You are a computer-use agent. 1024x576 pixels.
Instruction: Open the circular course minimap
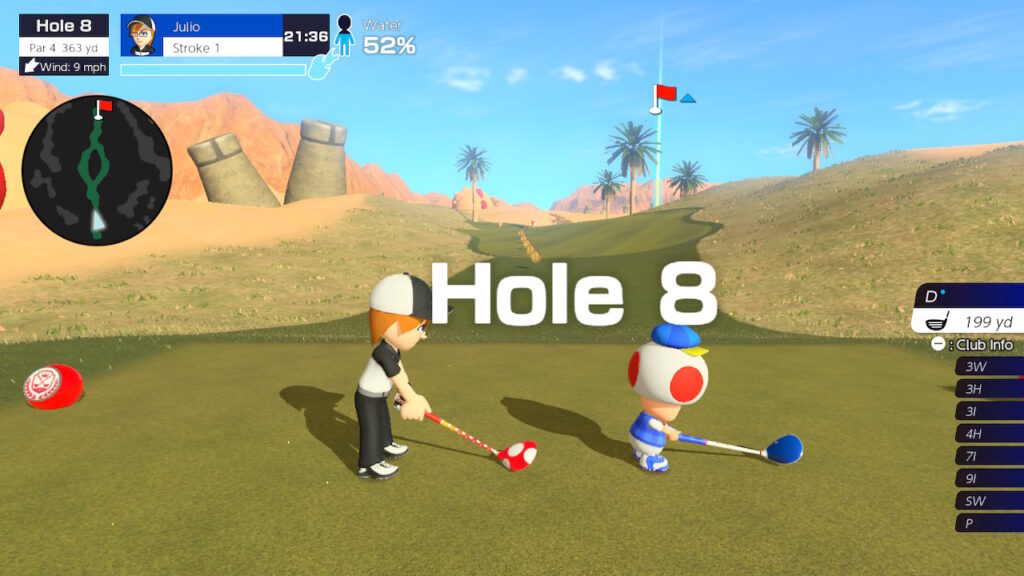97,171
